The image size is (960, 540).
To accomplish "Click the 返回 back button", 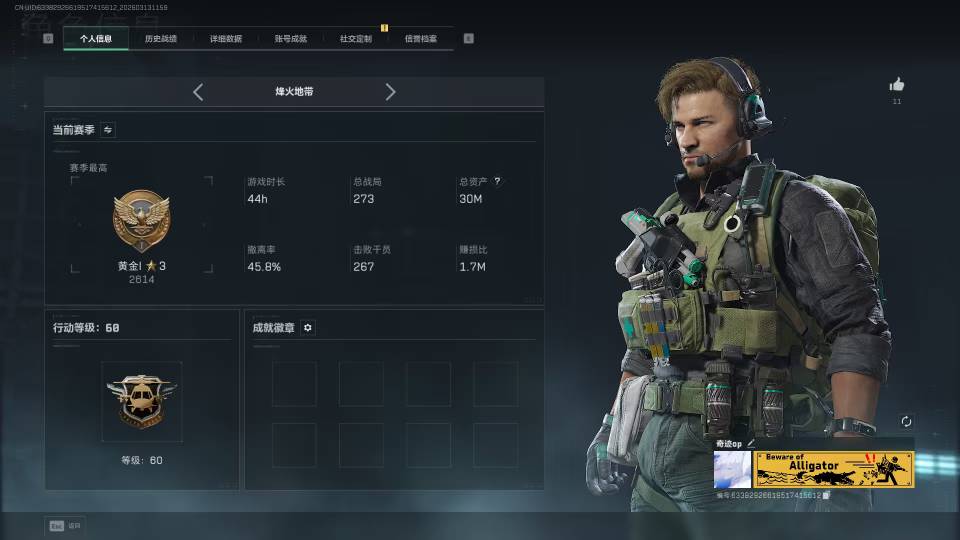I will [x=65, y=525].
